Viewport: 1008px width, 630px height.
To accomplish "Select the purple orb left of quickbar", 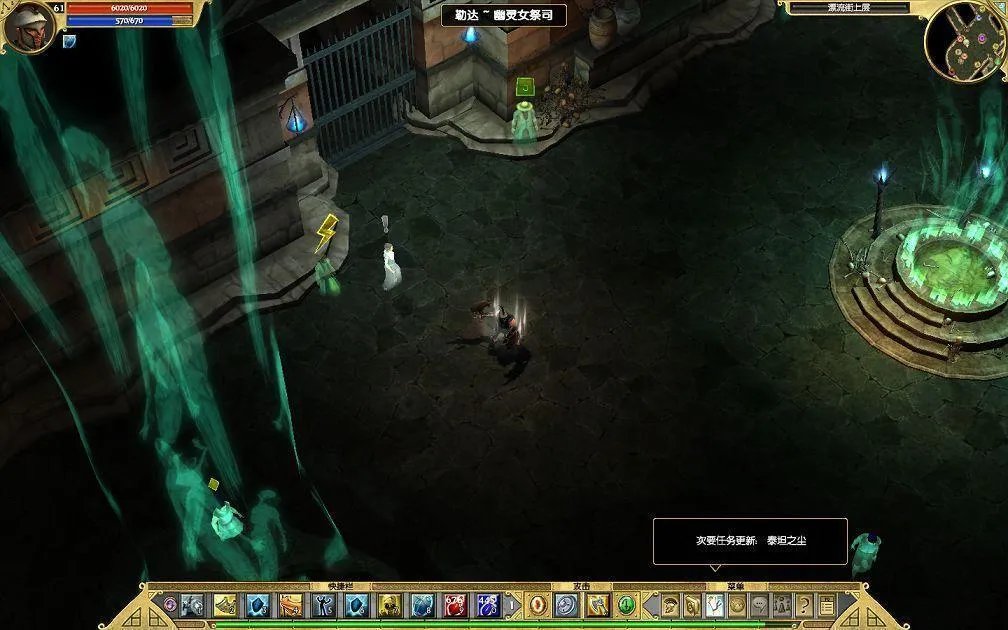I will tap(170, 605).
